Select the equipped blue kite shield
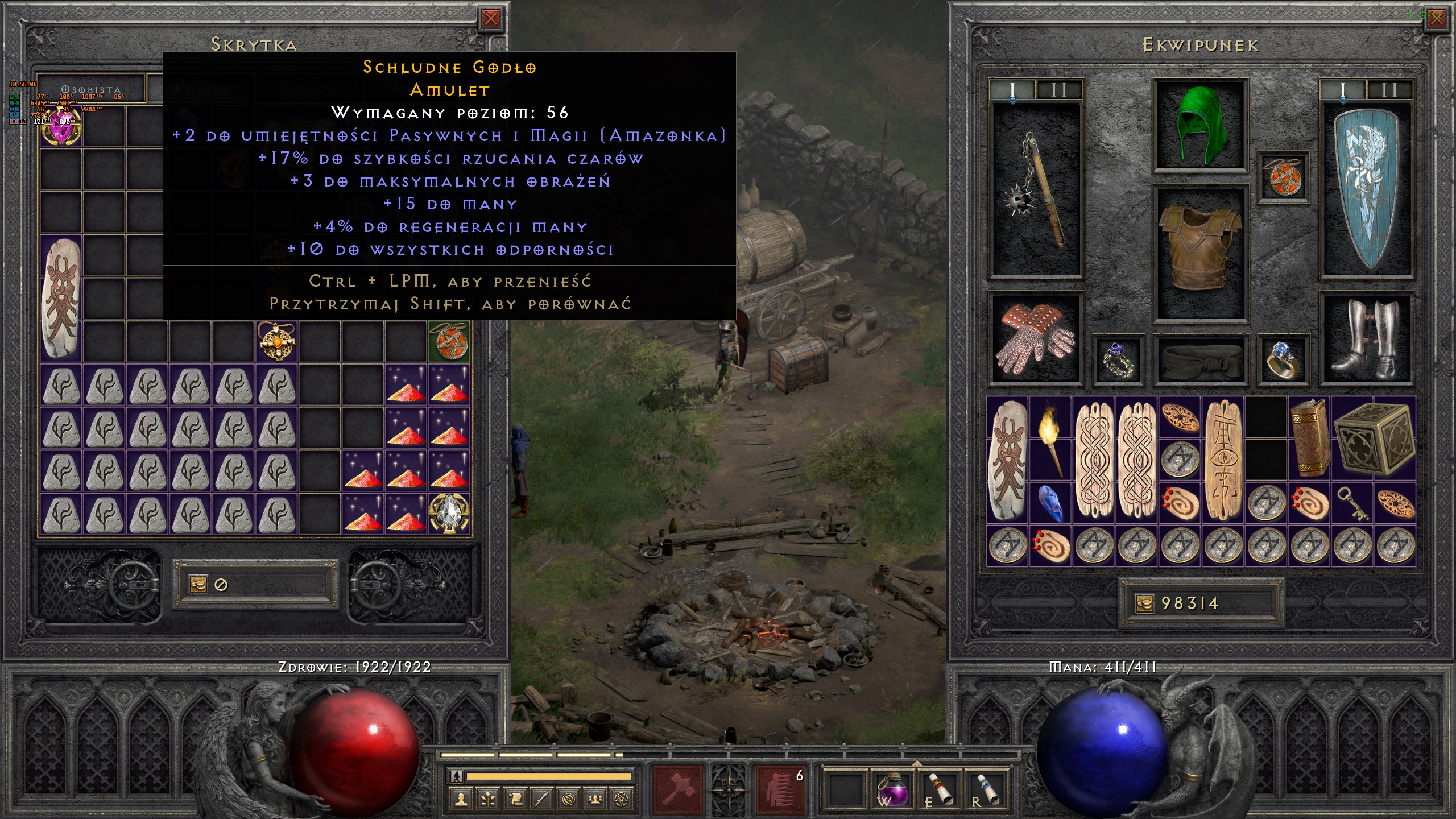The width and height of the screenshot is (1456, 819). coord(1366,189)
